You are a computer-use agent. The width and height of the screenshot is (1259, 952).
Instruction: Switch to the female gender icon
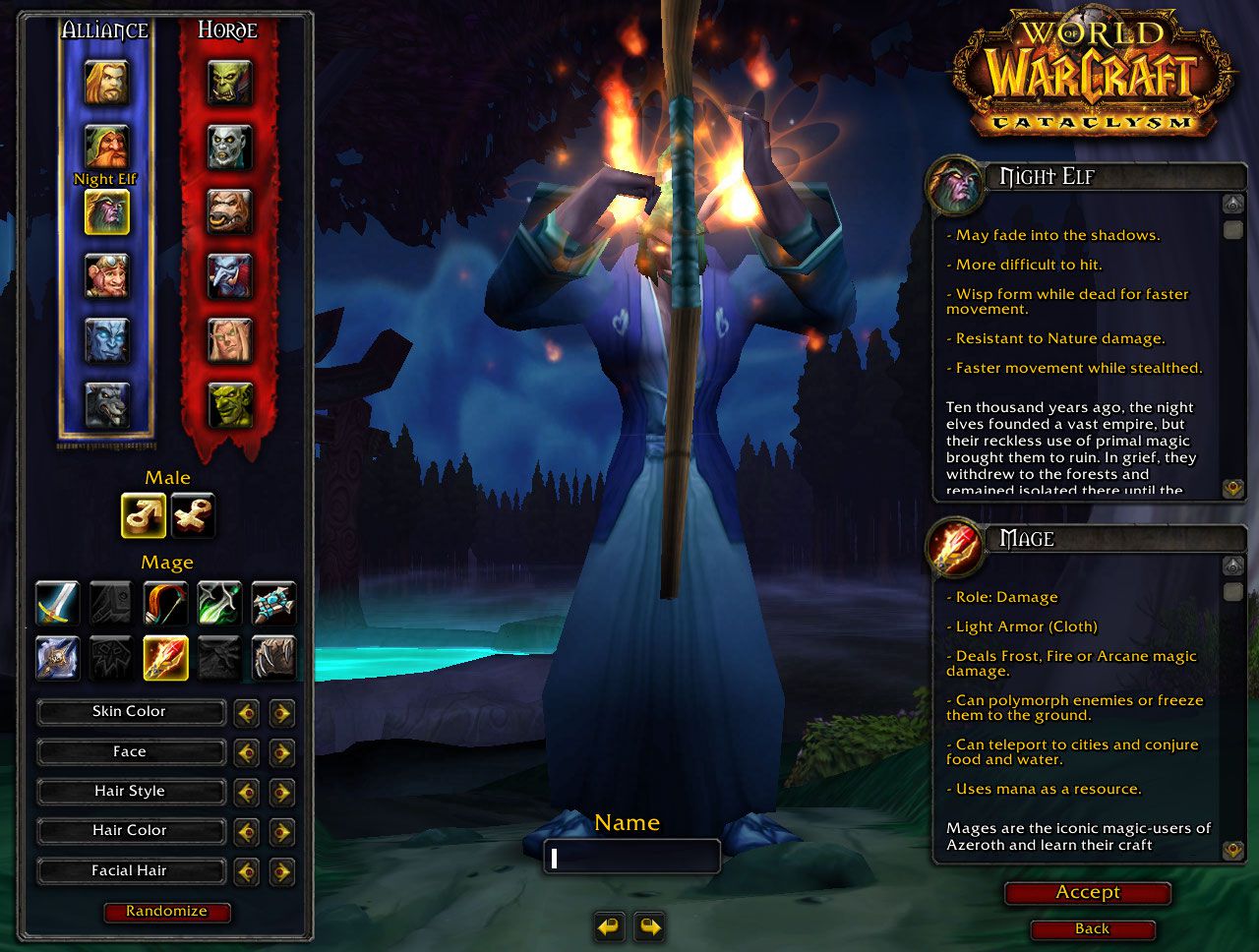192,515
